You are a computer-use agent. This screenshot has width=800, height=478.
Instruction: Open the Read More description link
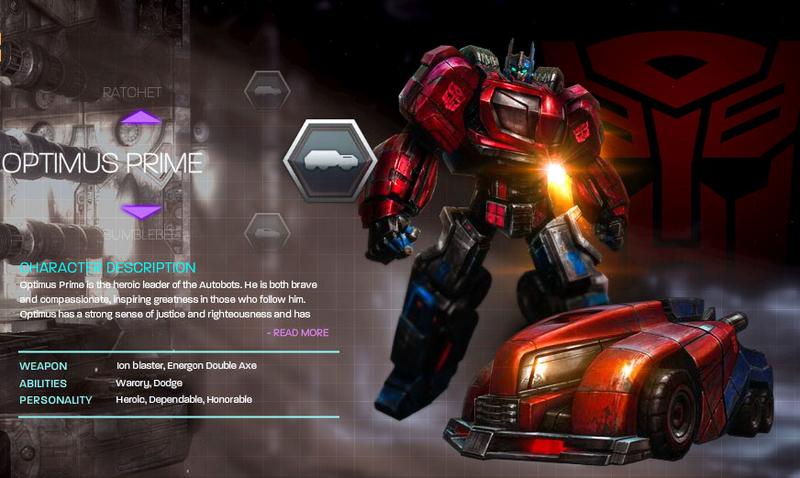click(298, 333)
